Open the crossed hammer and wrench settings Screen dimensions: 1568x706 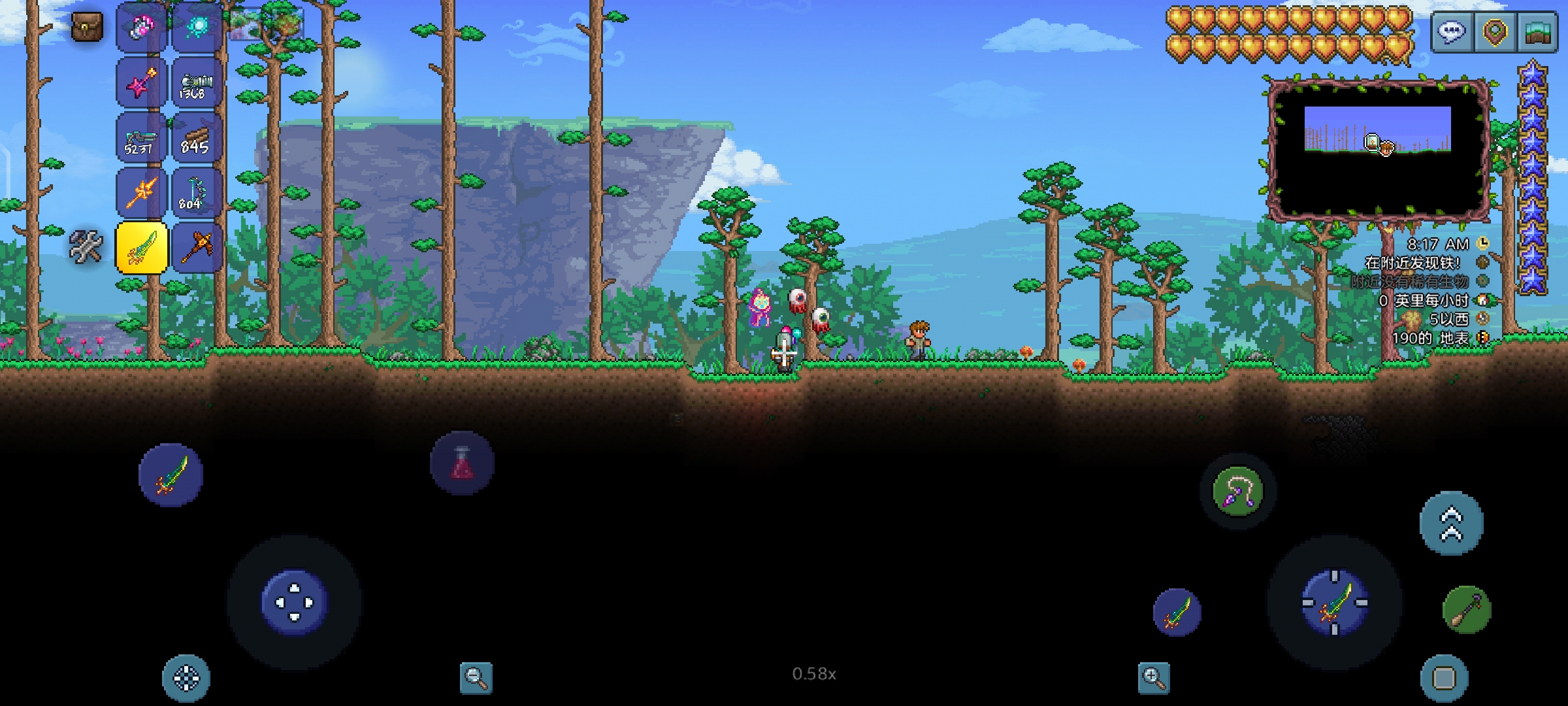(x=86, y=247)
